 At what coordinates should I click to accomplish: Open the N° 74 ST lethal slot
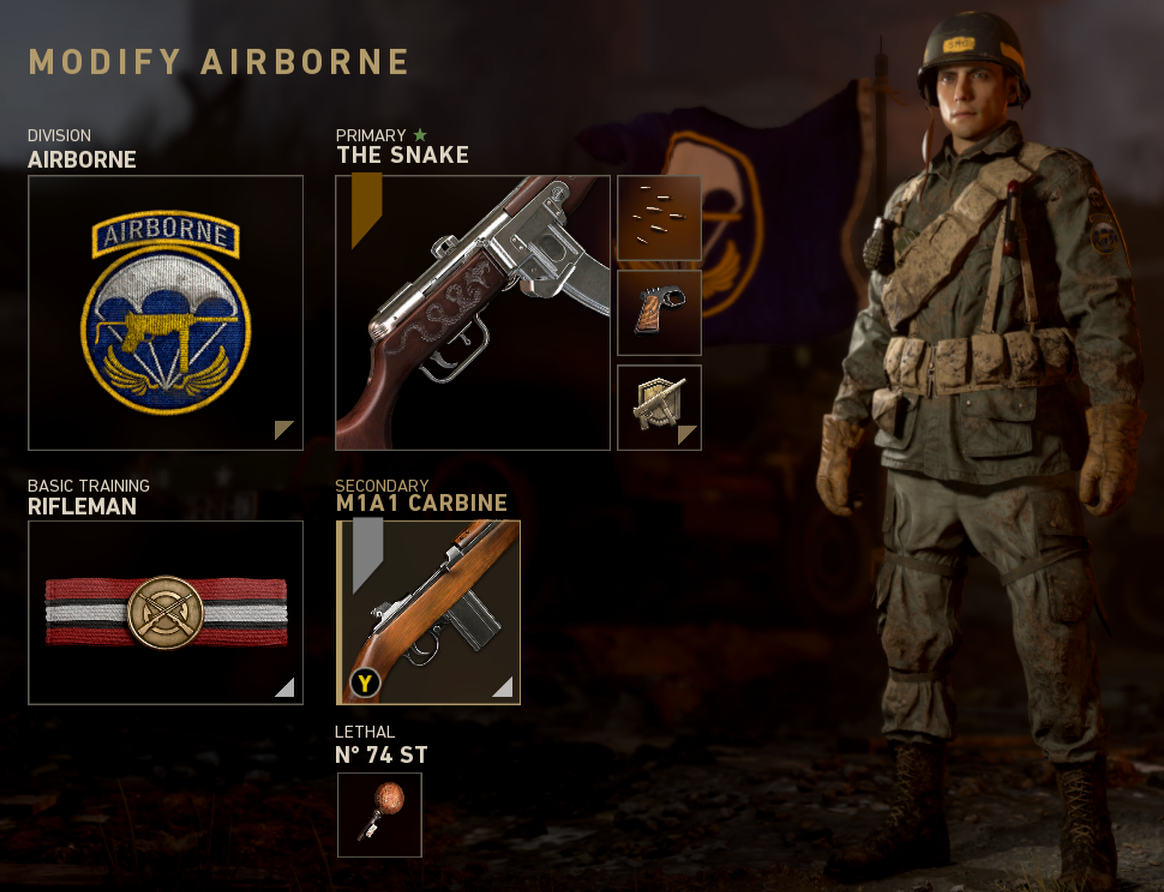click(379, 814)
